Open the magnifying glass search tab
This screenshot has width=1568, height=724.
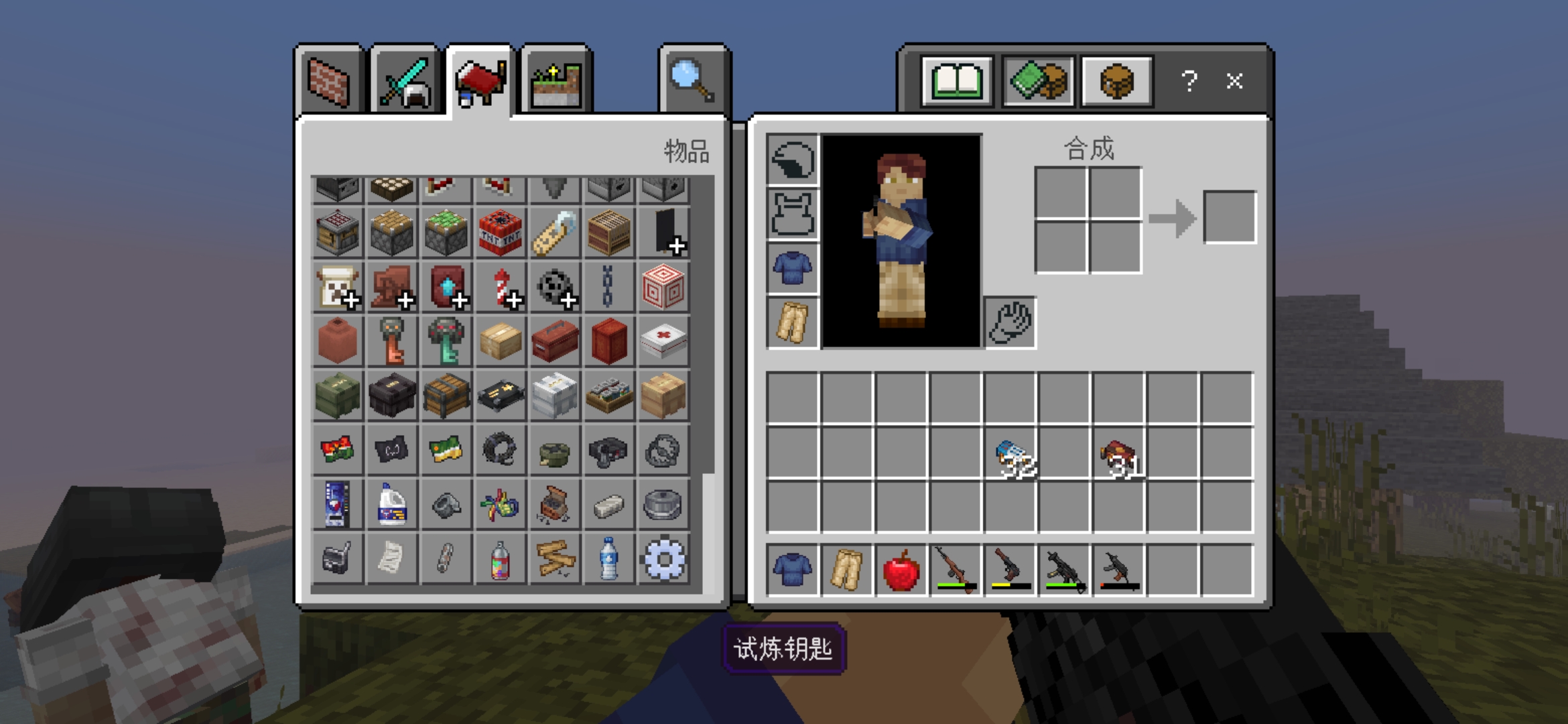click(694, 82)
